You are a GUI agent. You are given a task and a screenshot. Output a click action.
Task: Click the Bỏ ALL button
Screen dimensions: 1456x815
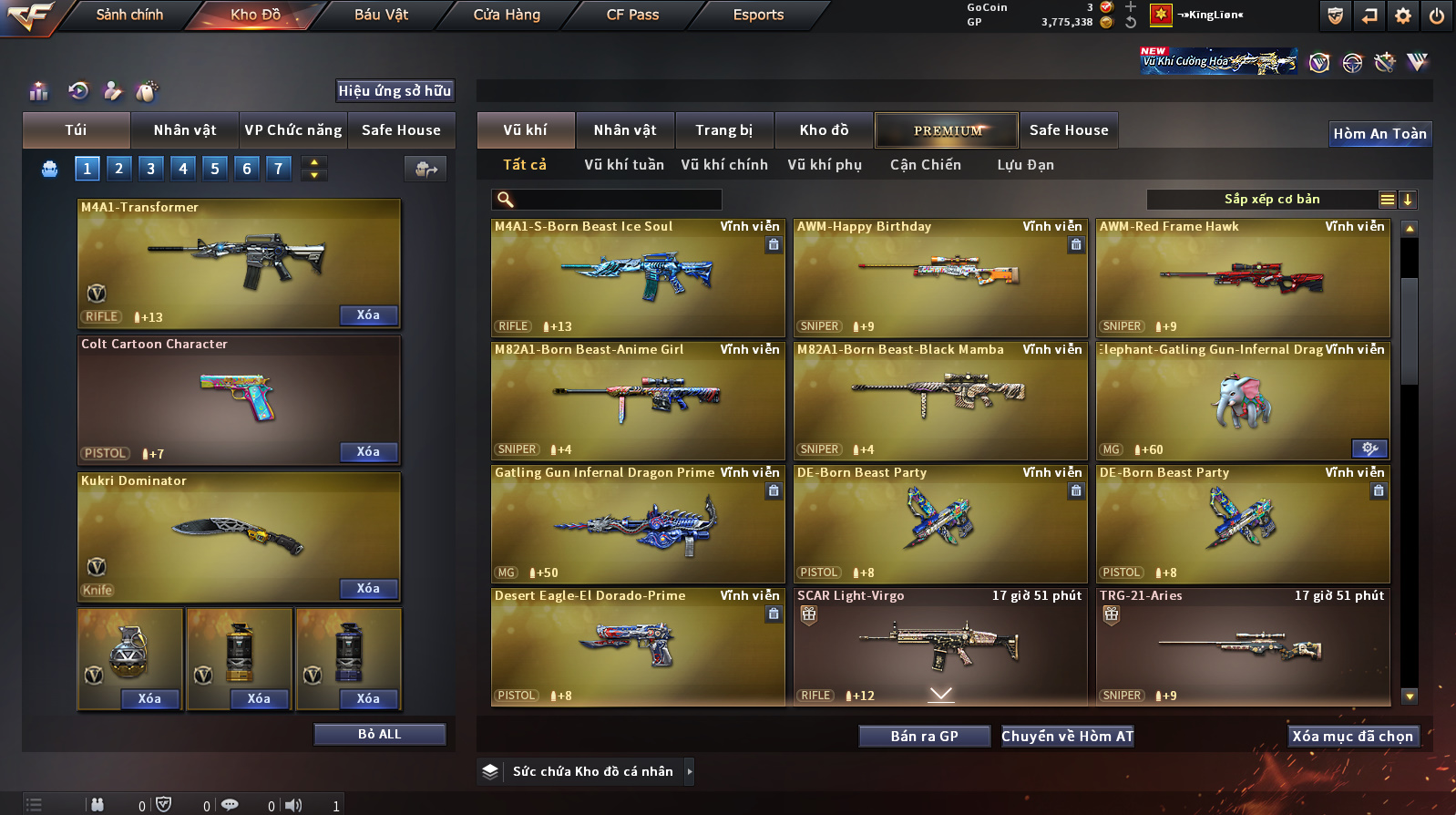pos(379,735)
